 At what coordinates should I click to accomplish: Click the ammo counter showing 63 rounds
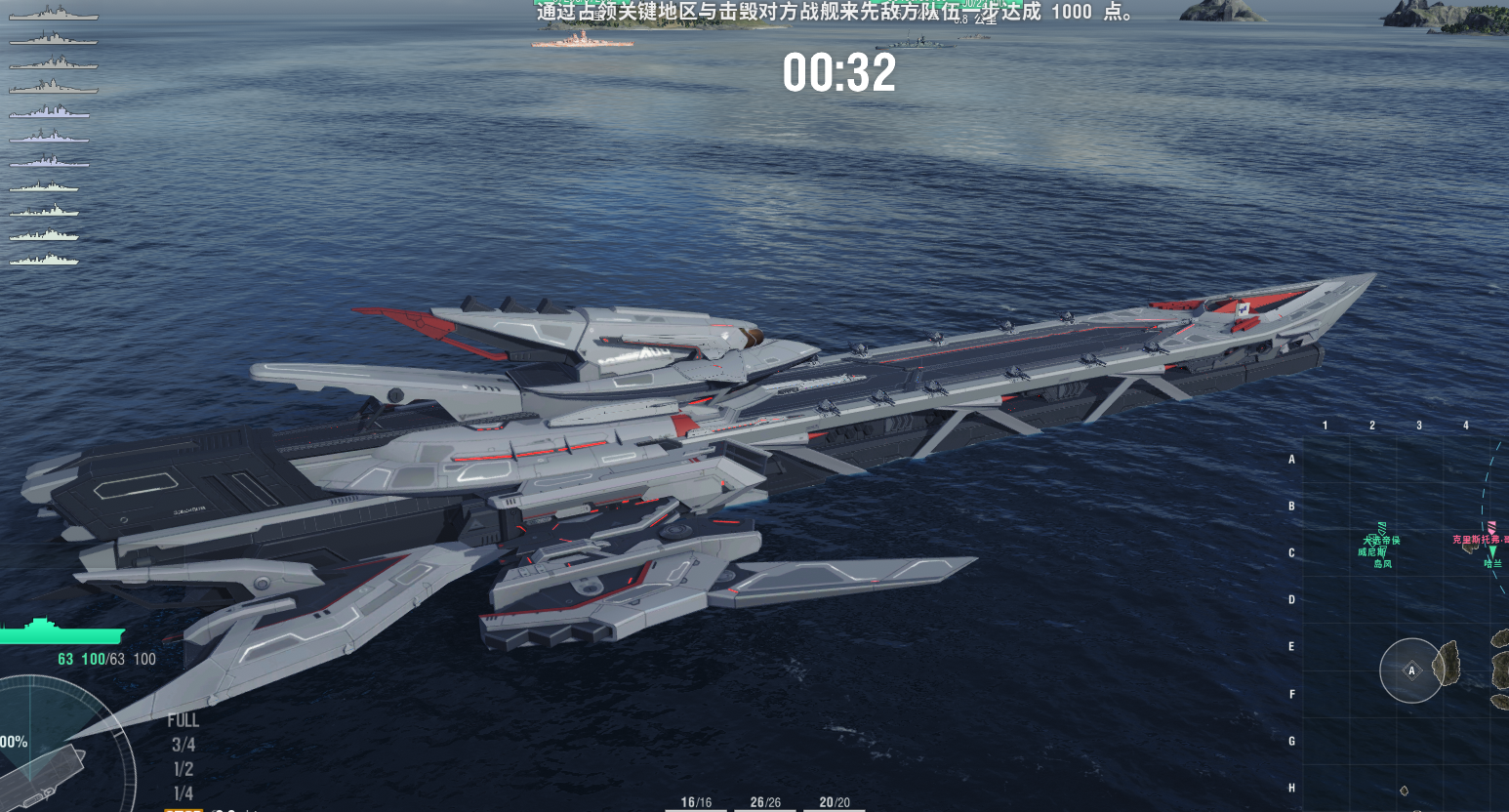point(66,659)
